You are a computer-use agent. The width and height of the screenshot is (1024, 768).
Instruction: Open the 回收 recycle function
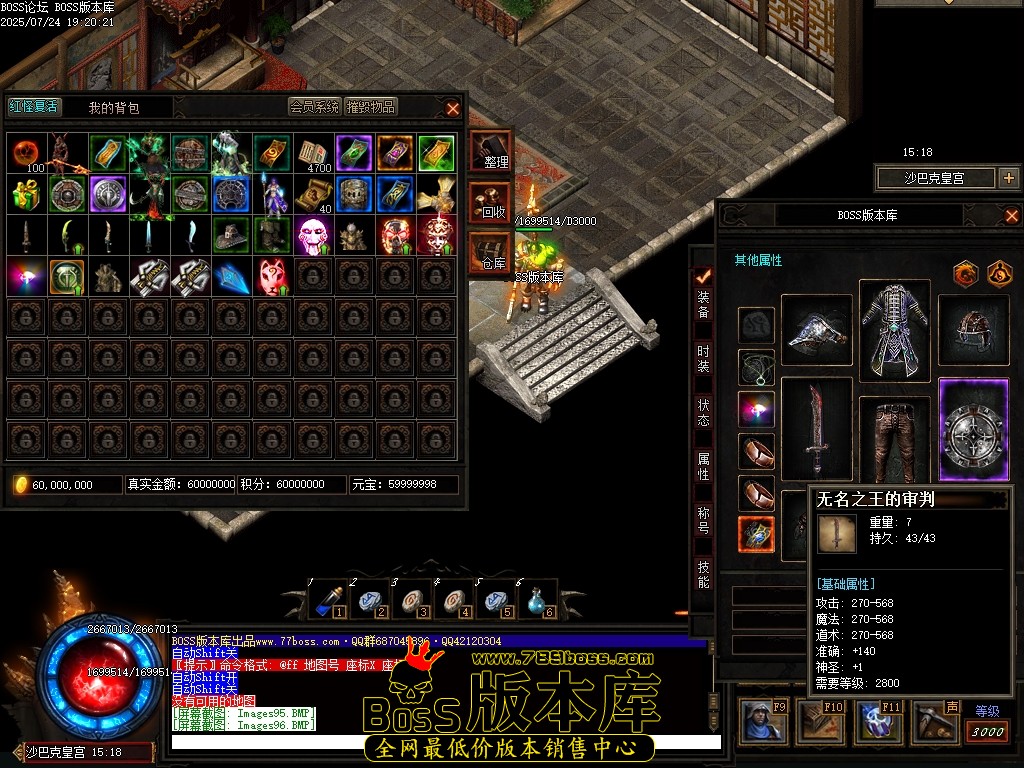[492, 203]
